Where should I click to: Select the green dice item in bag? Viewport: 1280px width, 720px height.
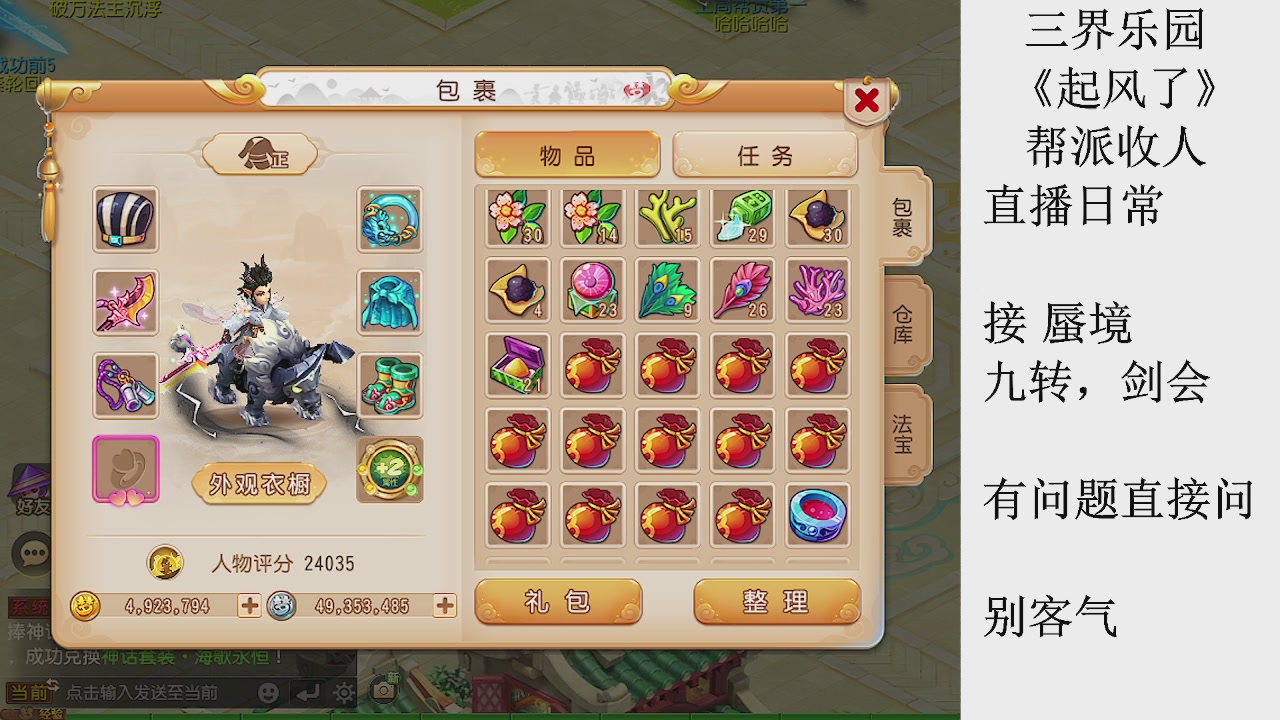742,215
